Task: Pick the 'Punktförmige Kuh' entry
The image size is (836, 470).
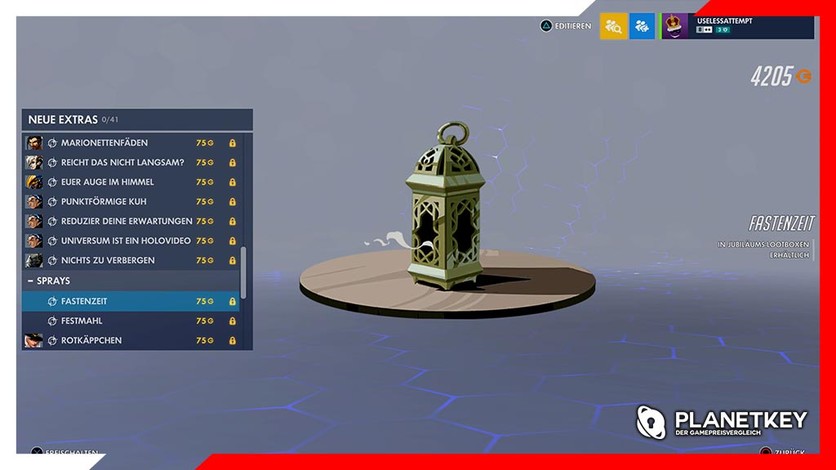Action: (x=130, y=202)
